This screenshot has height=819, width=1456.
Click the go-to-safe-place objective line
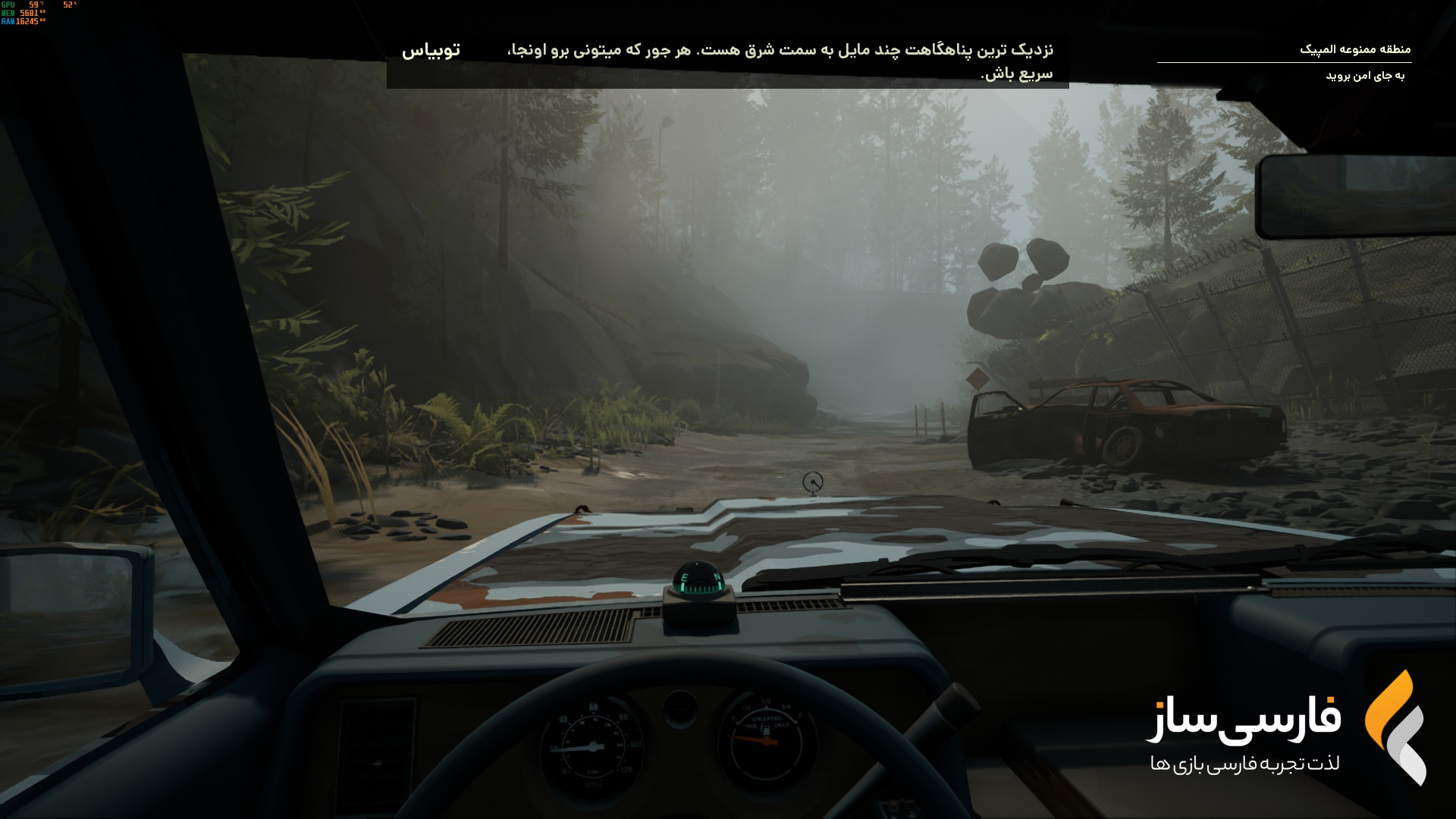click(x=1364, y=76)
